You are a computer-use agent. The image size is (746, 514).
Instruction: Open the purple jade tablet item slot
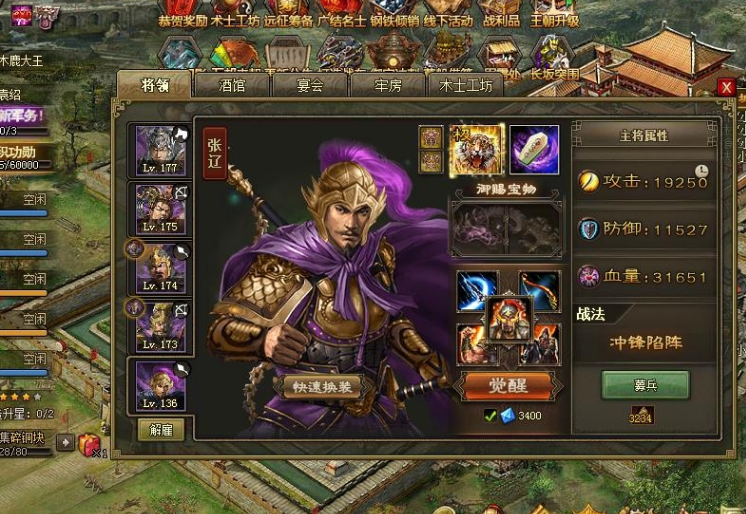point(535,148)
